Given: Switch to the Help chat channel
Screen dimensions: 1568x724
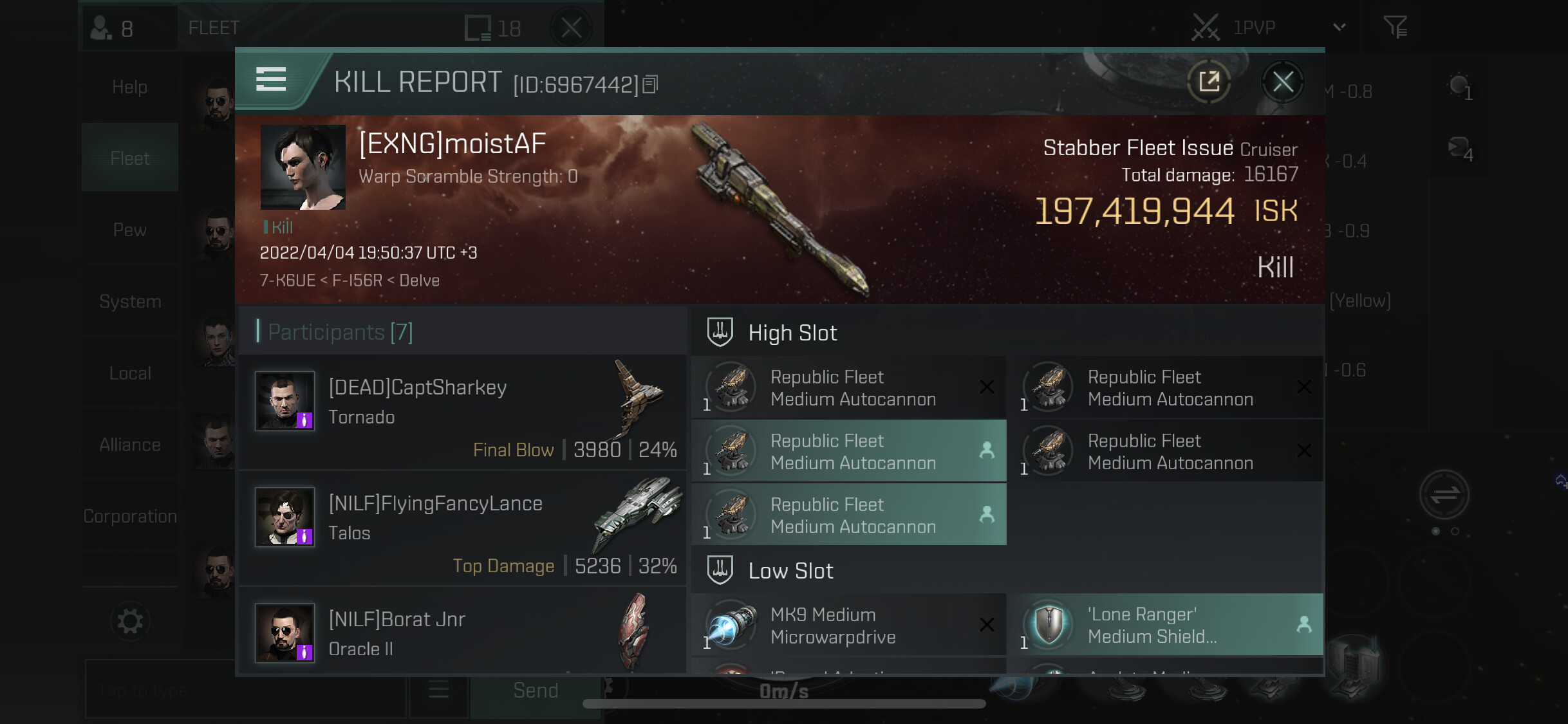Looking at the screenshot, I should (x=129, y=87).
